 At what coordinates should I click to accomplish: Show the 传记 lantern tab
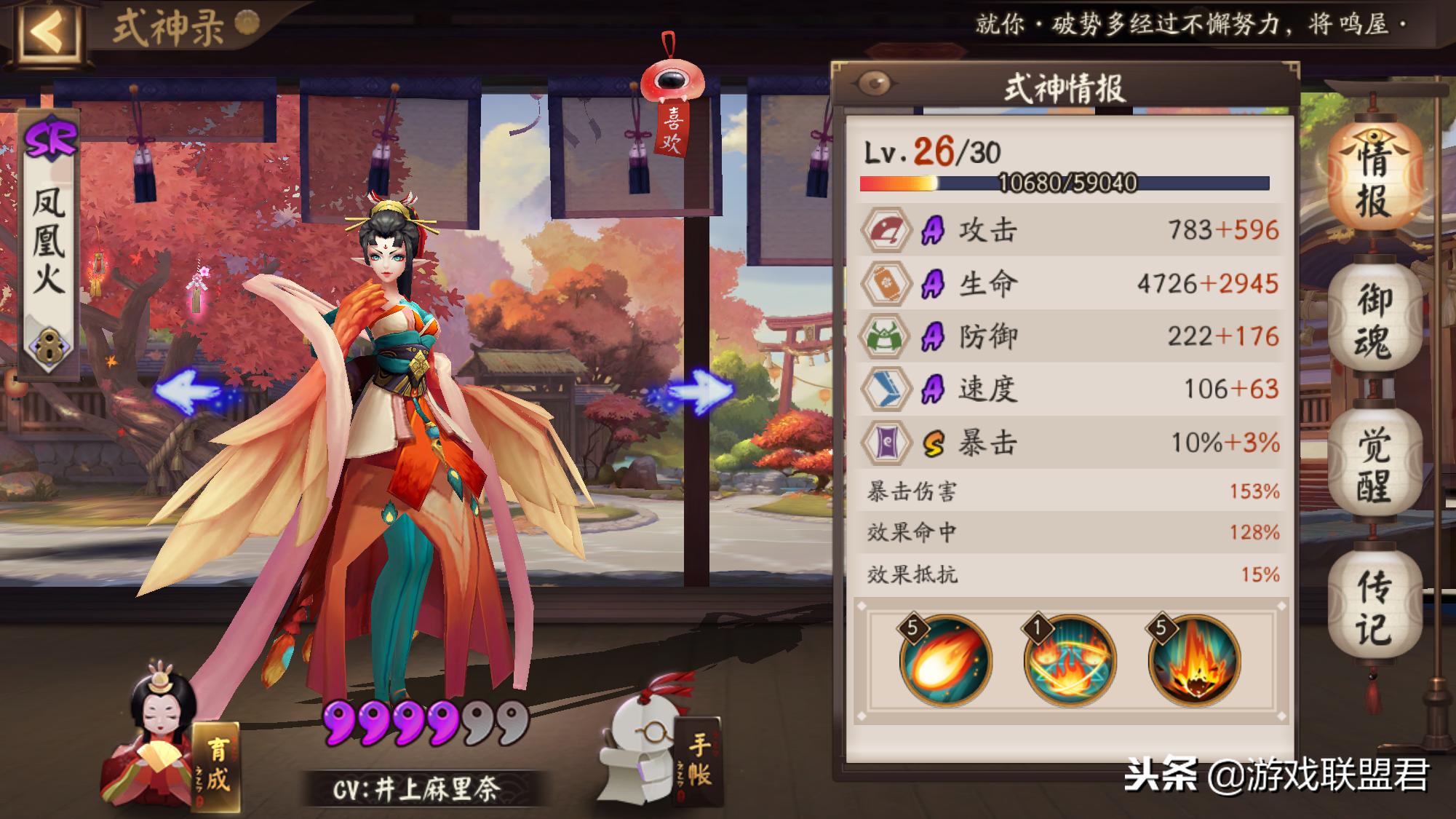1373,606
